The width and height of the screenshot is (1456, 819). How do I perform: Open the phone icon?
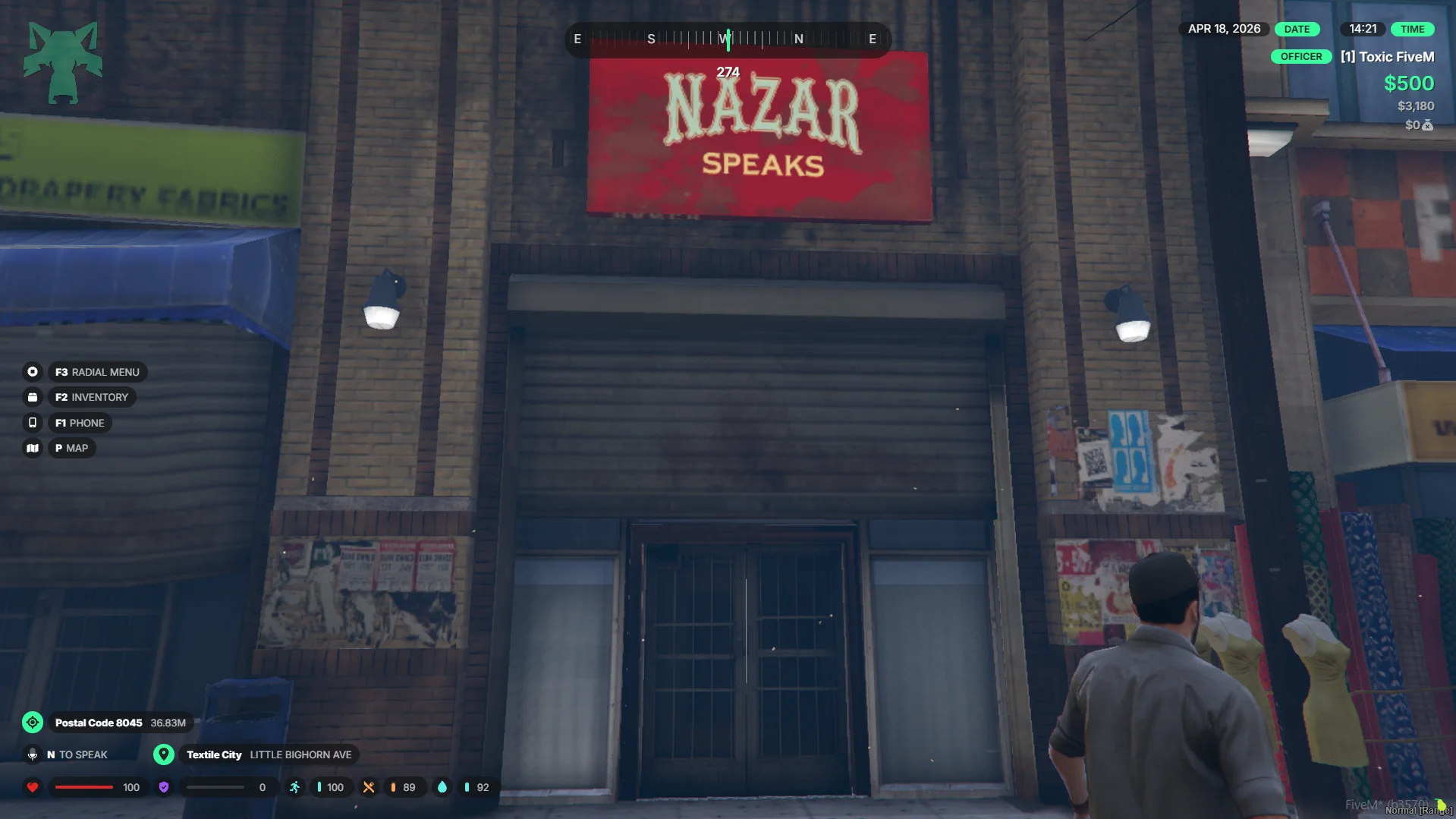tap(33, 423)
